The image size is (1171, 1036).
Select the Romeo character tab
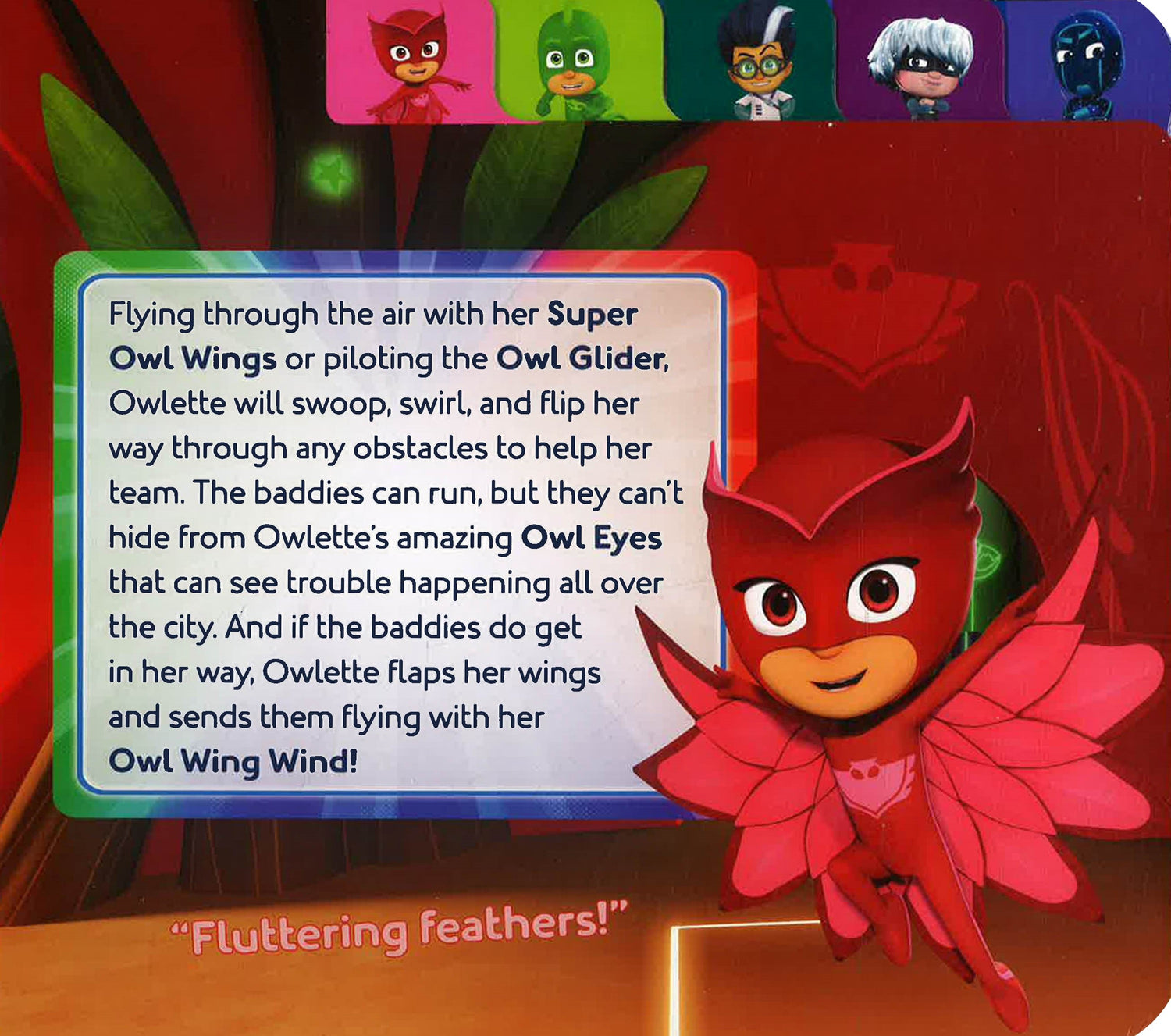tap(753, 62)
